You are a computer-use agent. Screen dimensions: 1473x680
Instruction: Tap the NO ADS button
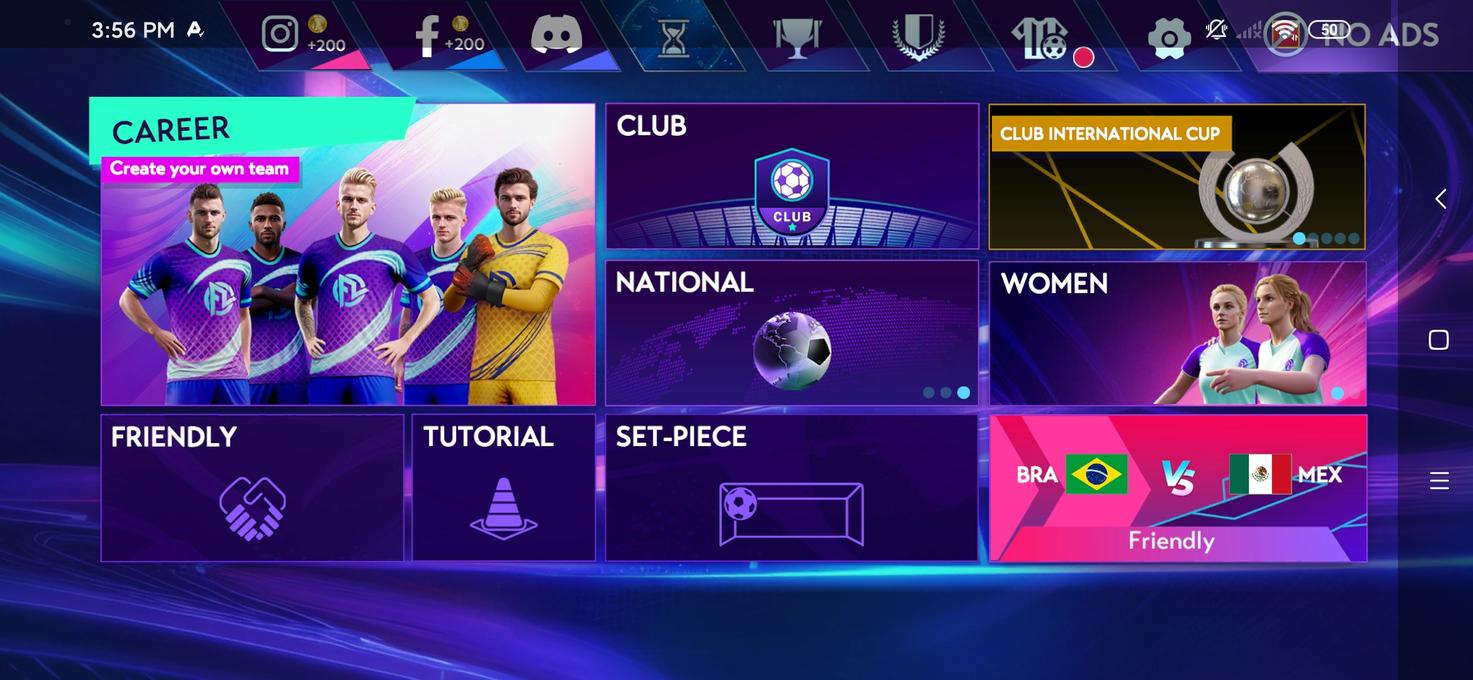click(1380, 35)
